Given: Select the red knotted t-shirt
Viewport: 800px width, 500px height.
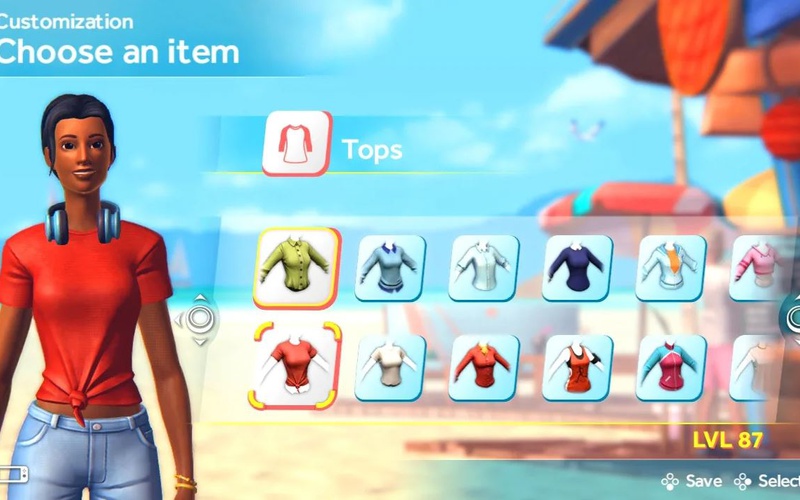Looking at the screenshot, I should click(x=296, y=367).
